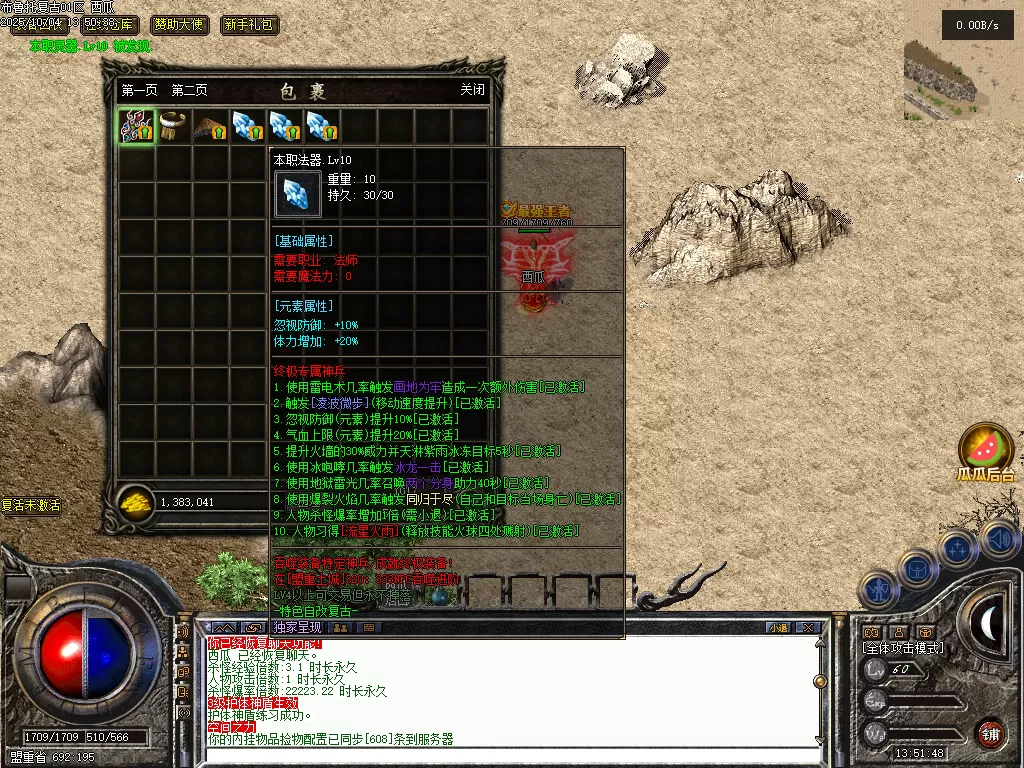Click the 独家呈现 label on chat bar

pos(296,628)
